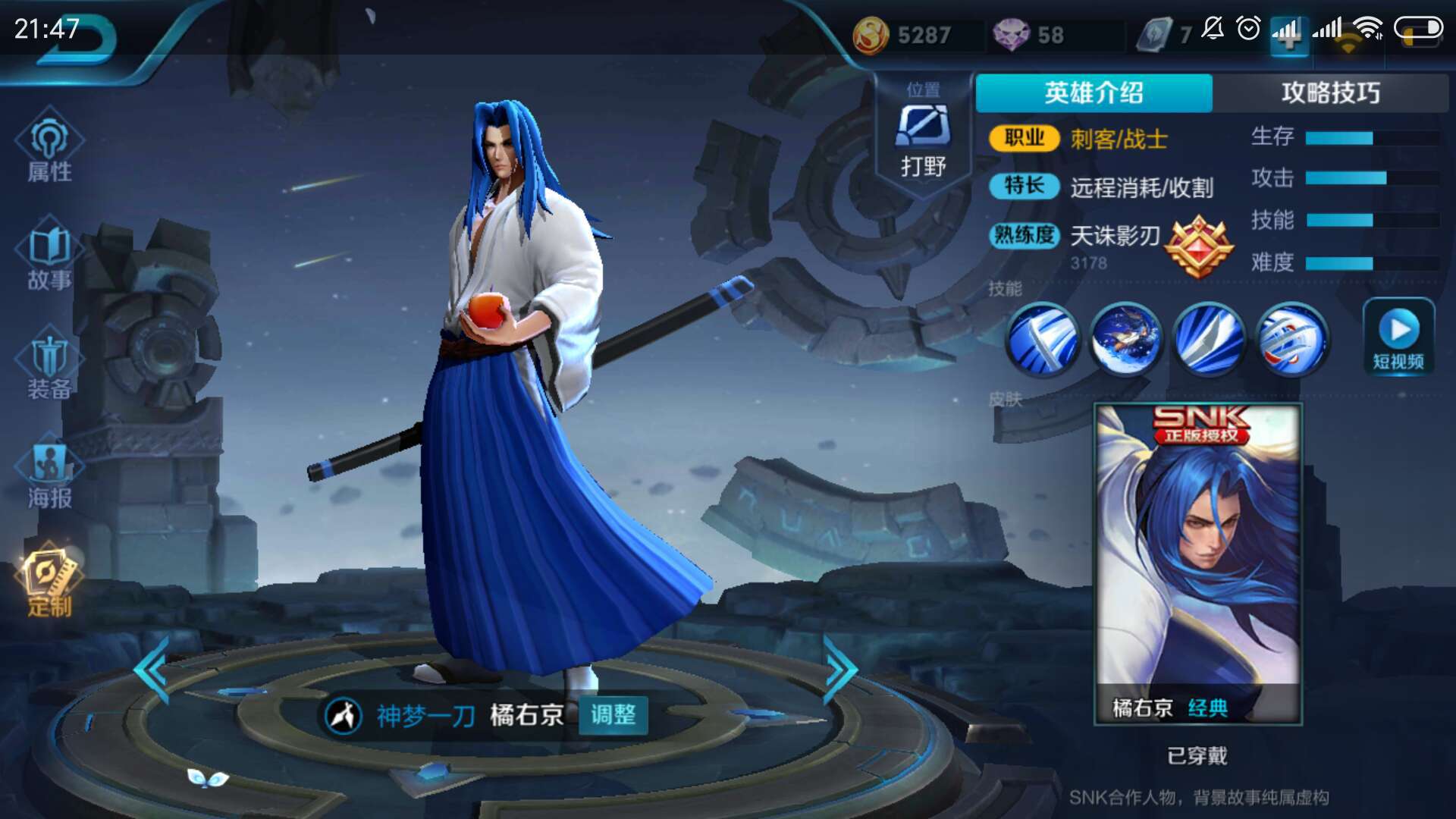Viewport: 1456px width, 819px height.
Task: Select the 特长 specialty label
Action: point(1023,187)
